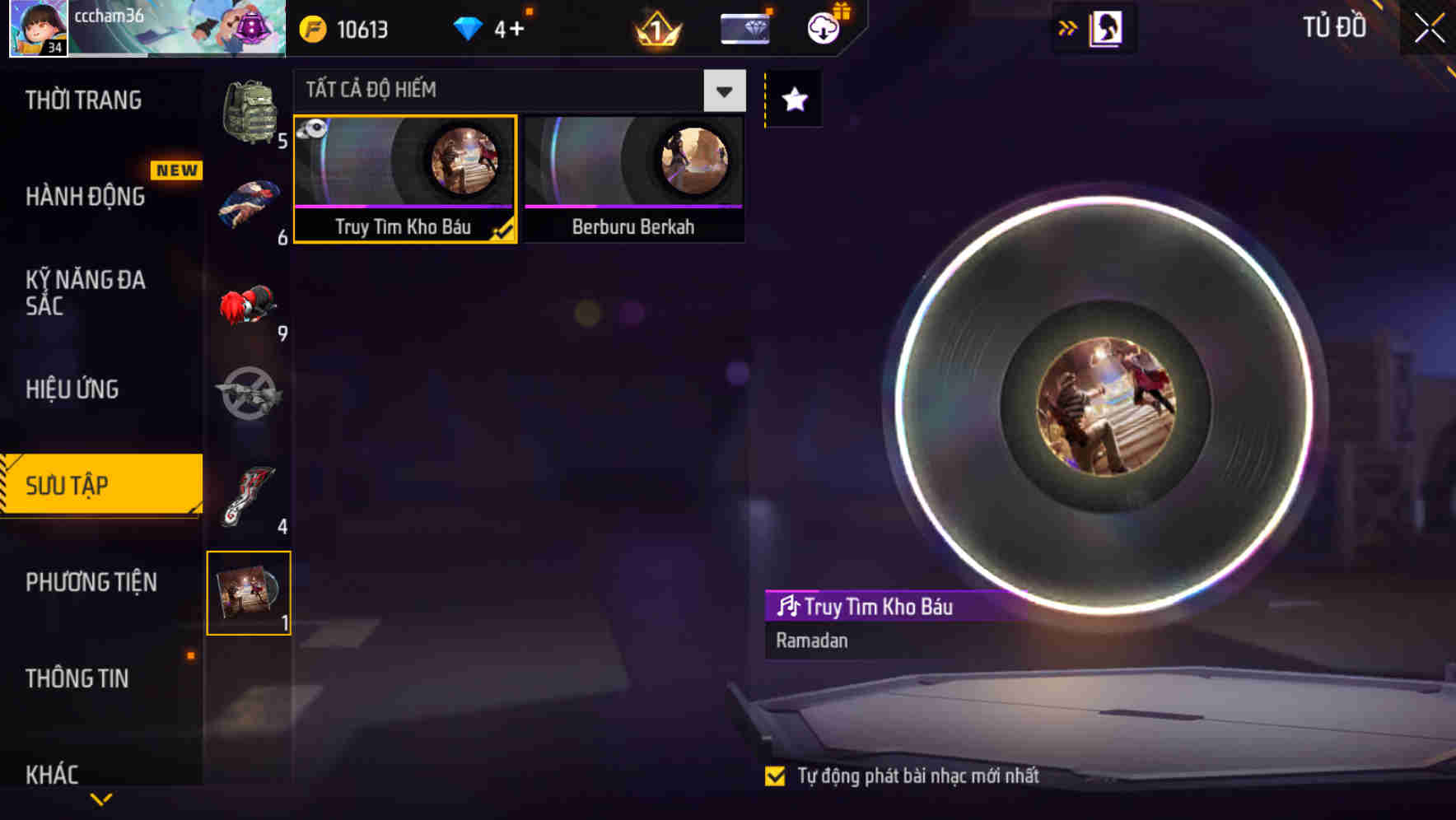Select the Berburu Berkah music disc
Viewport: 1456px width, 820px height.
click(x=632, y=177)
